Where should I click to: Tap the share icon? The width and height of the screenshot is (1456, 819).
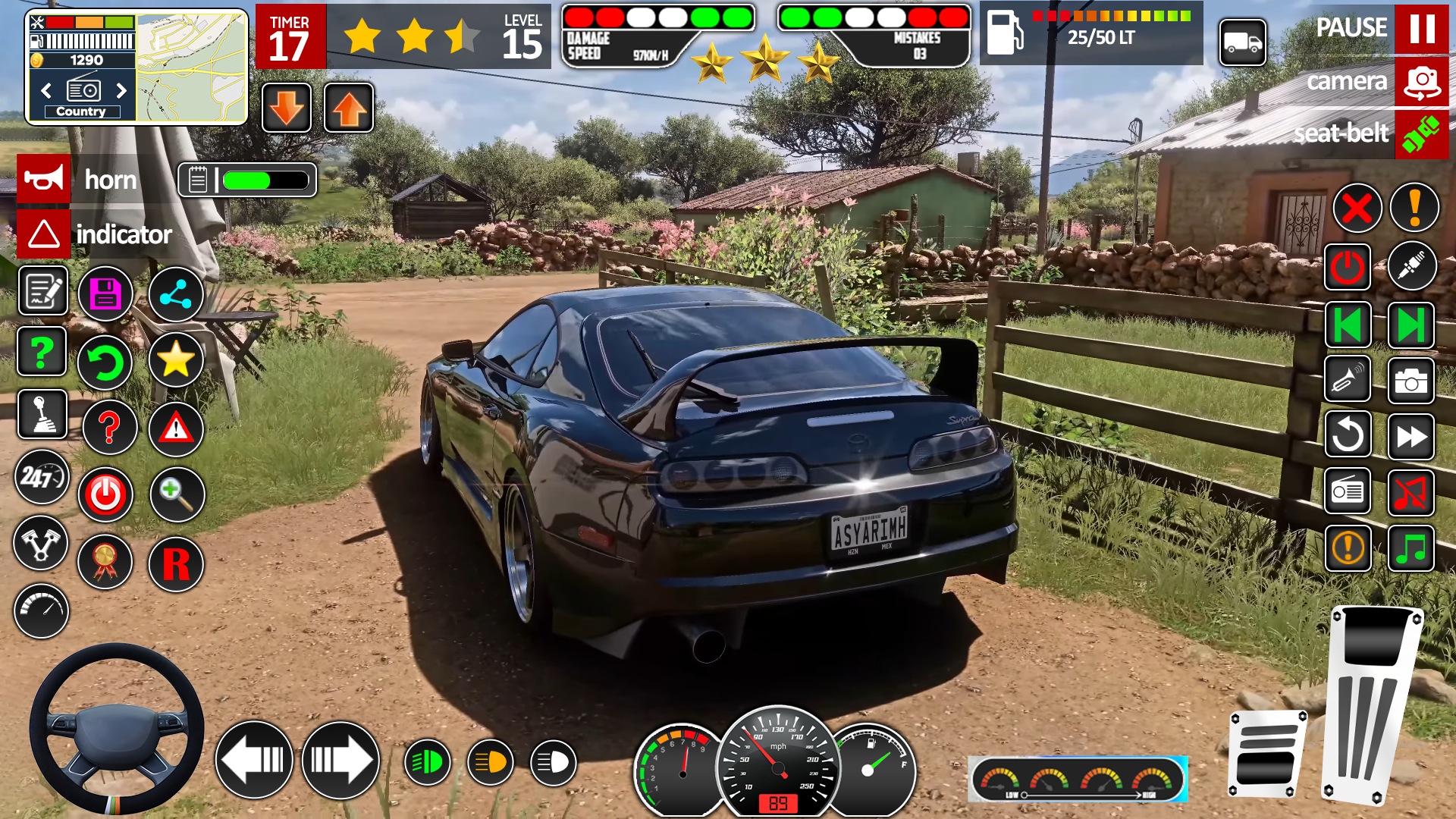[x=176, y=293]
